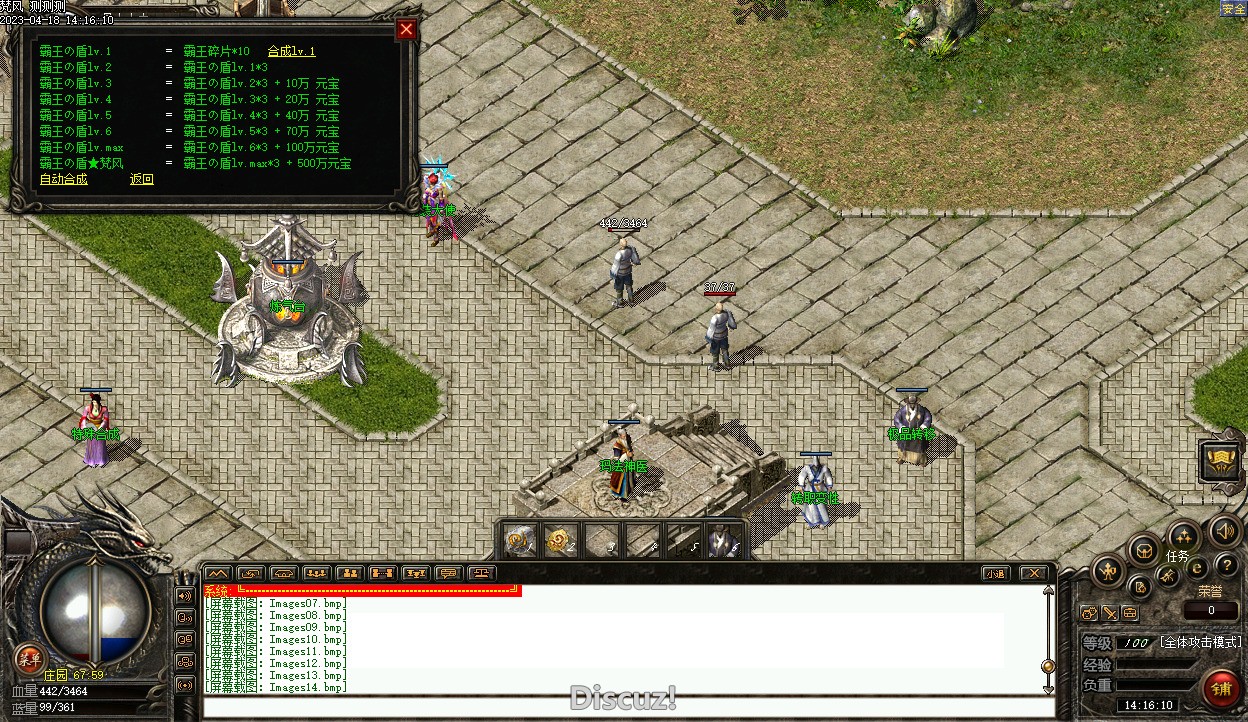Open help with the question mark icon
This screenshot has height=722, width=1248.
point(1226,566)
